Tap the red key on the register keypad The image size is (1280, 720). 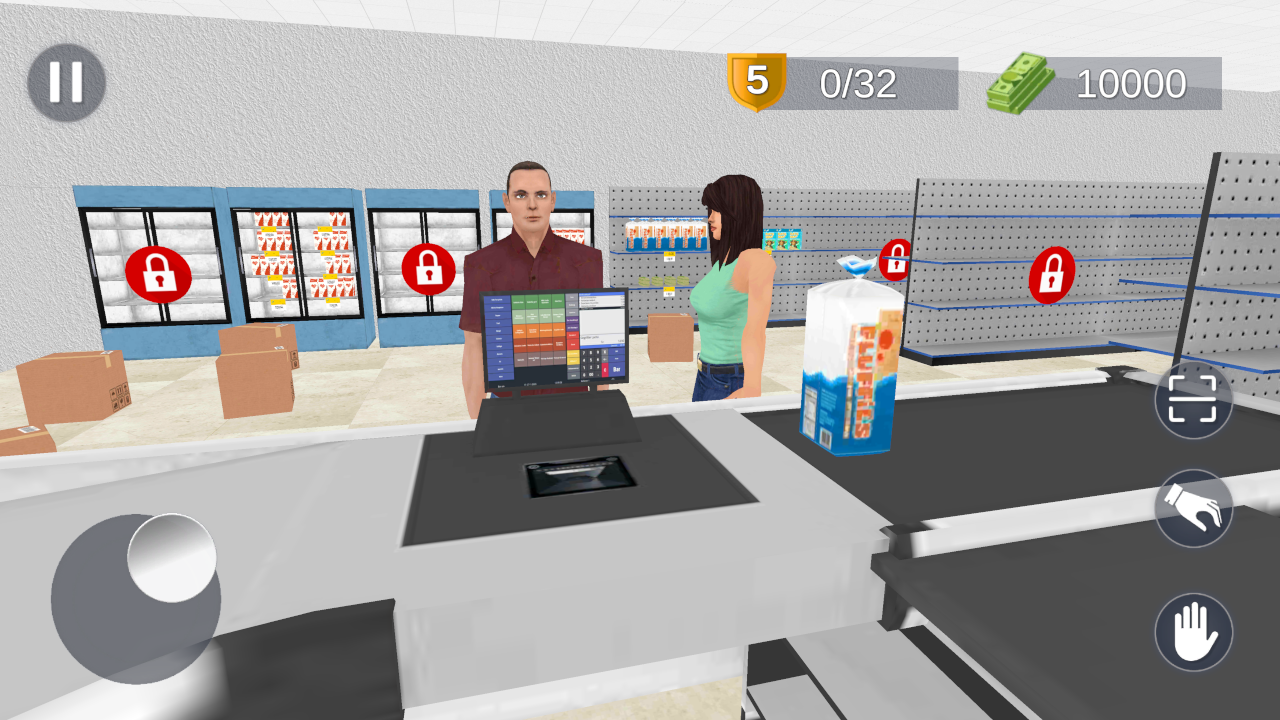(x=604, y=371)
